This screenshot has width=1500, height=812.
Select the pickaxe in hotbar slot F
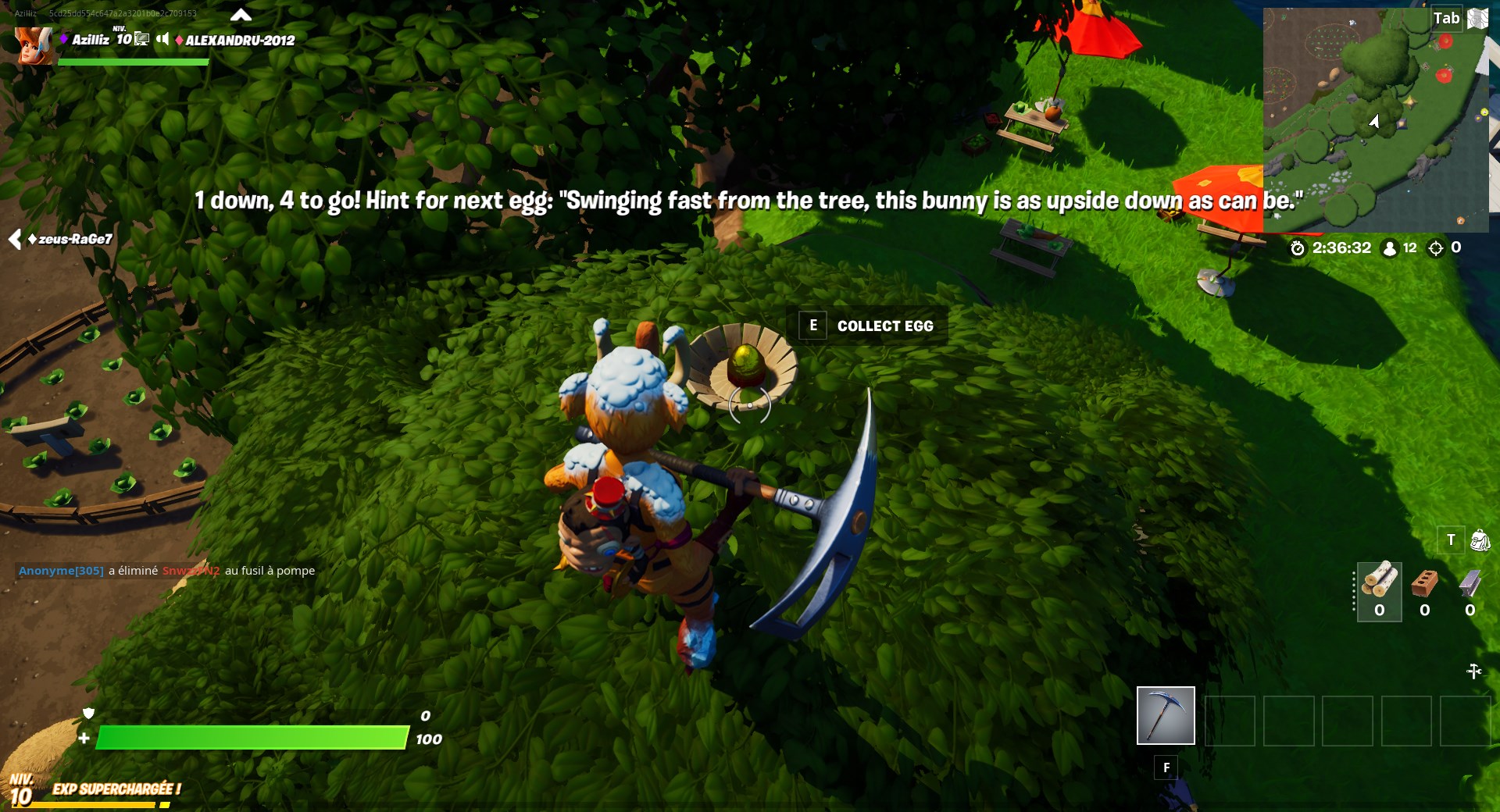(1165, 714)
